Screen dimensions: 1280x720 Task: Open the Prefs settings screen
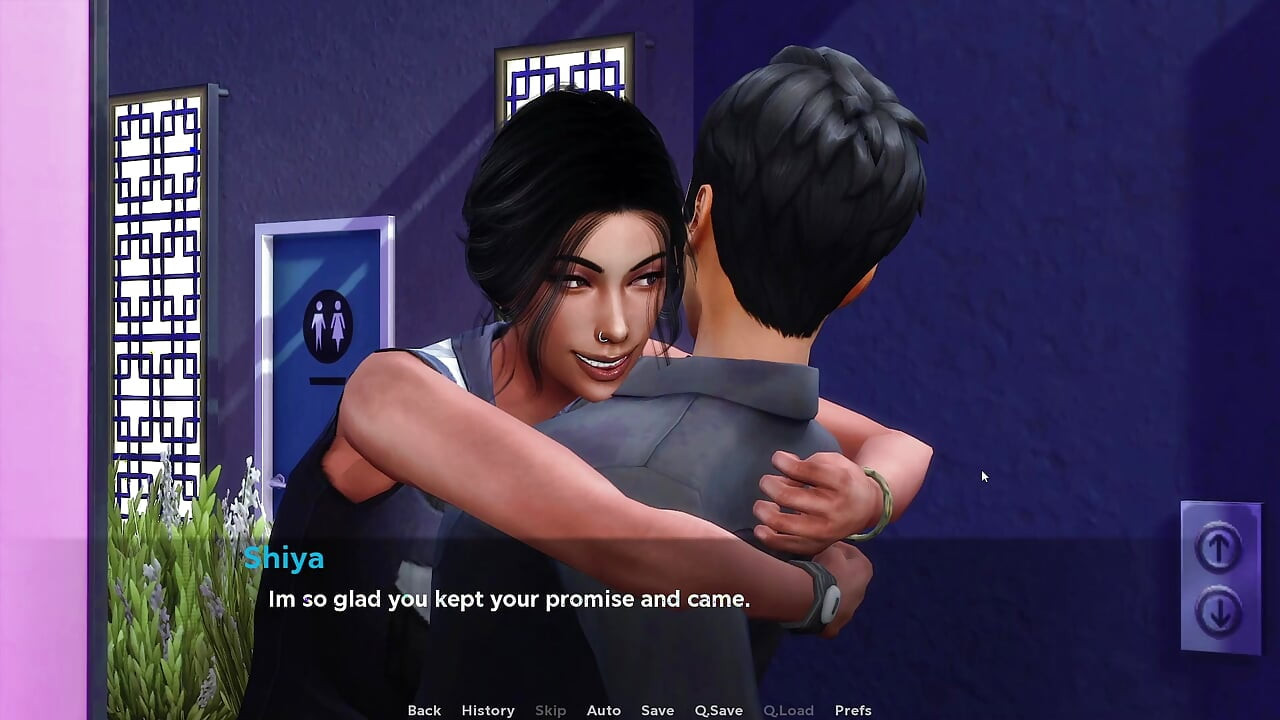853,710
